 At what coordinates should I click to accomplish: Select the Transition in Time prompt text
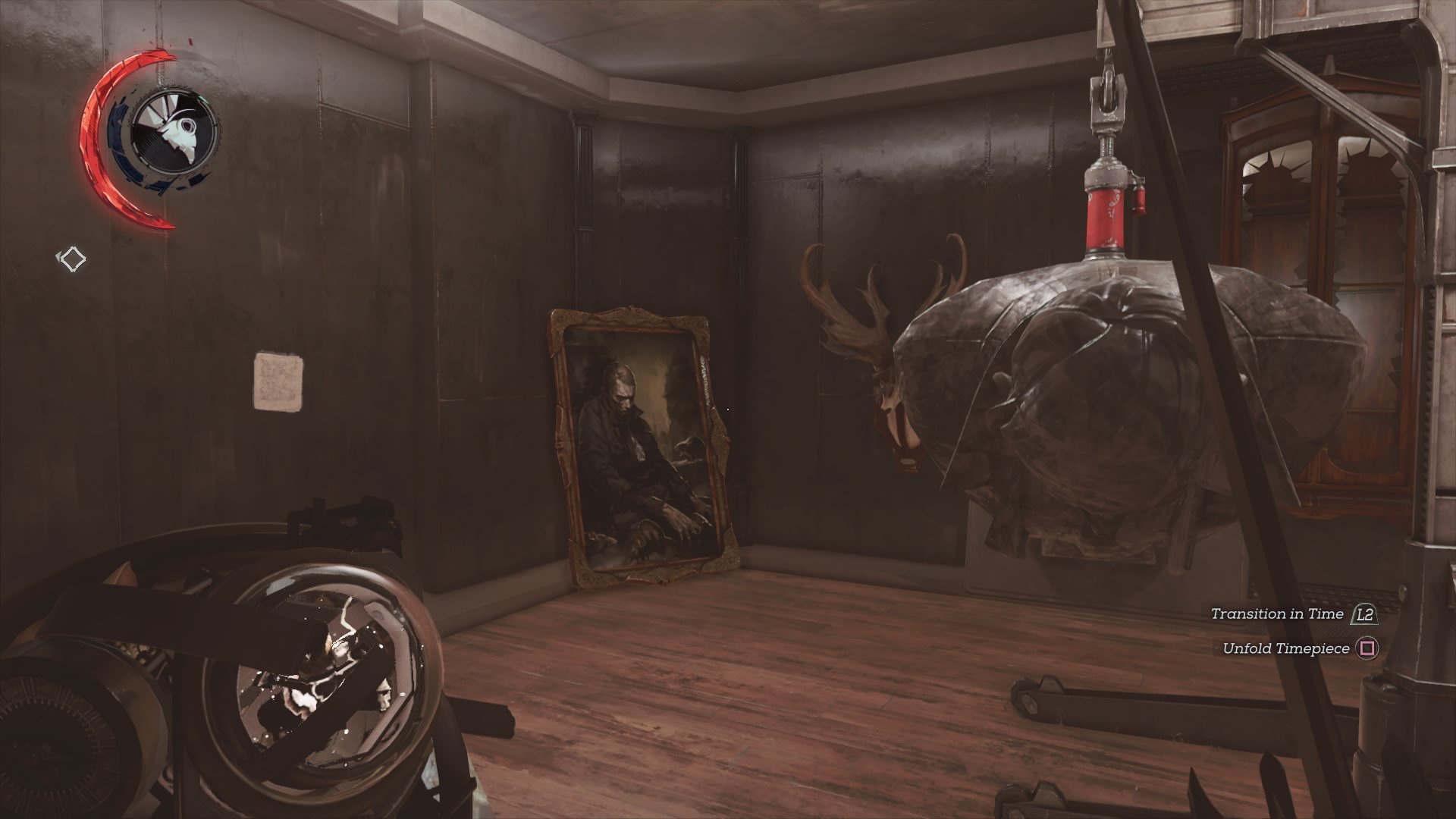point(1278,614)
